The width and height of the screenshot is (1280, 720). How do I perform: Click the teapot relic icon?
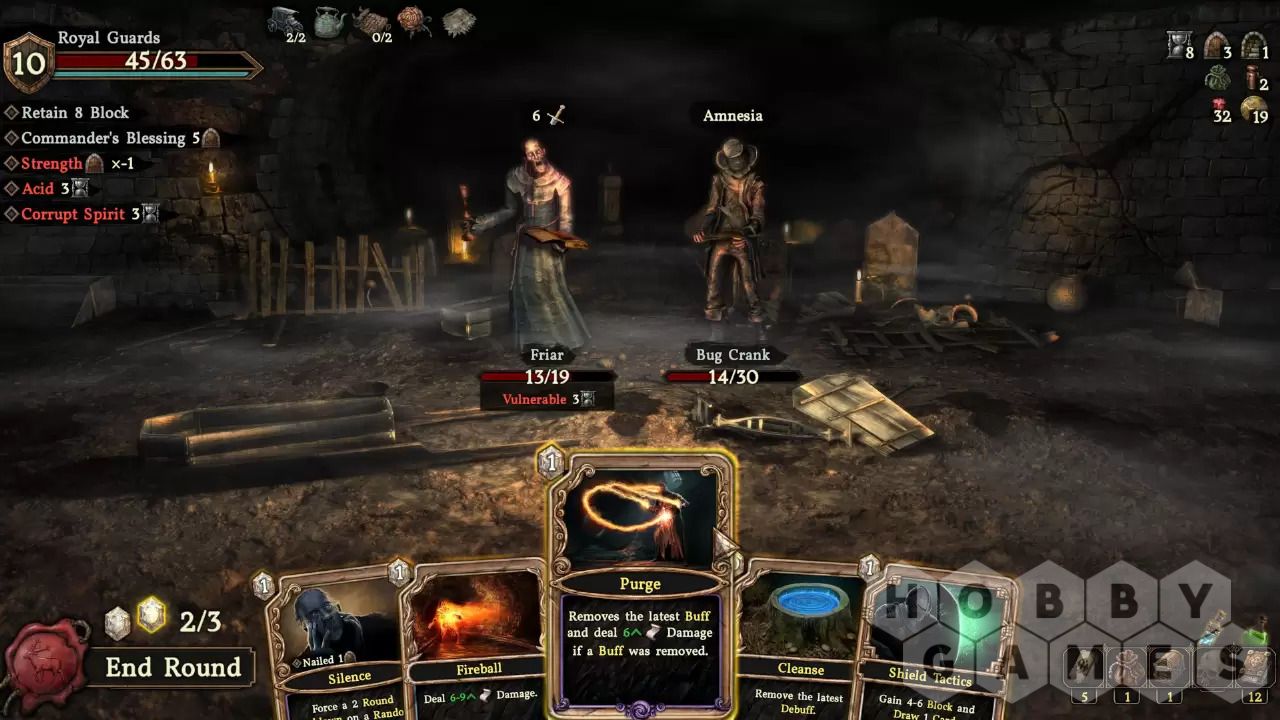(329, 21)
